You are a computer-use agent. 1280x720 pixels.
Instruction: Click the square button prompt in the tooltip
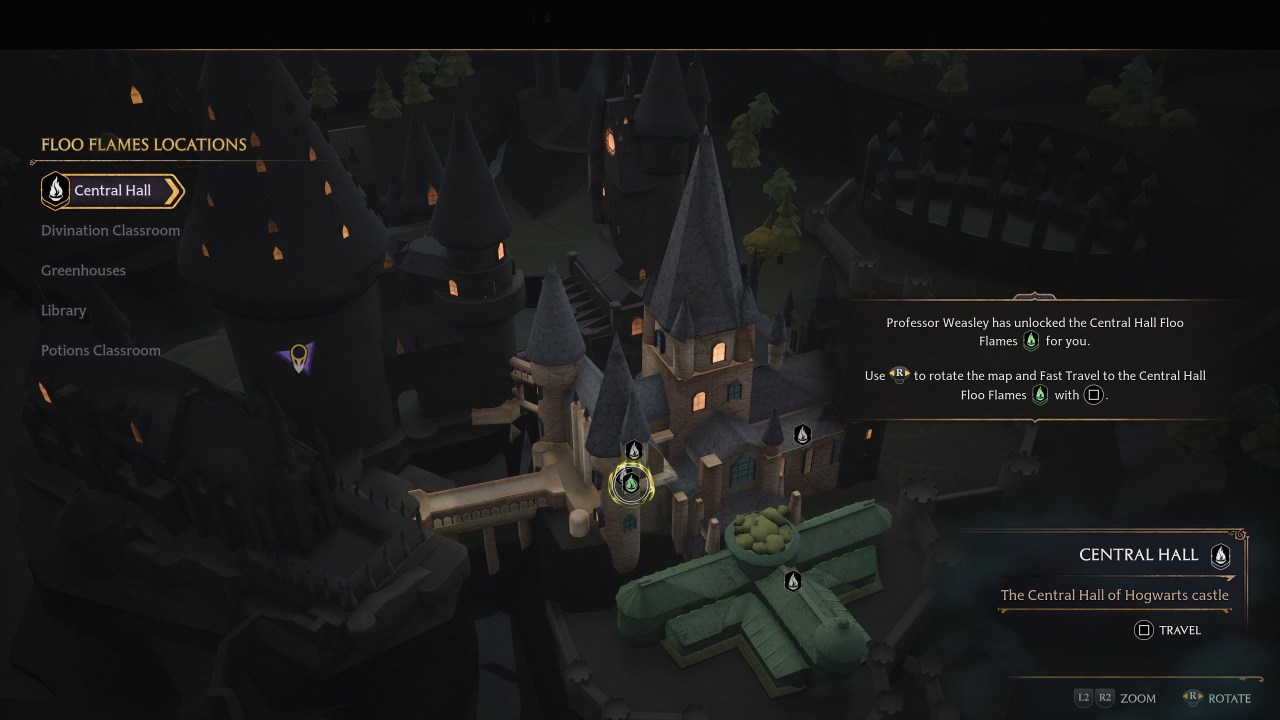(x=1093, y=394)
